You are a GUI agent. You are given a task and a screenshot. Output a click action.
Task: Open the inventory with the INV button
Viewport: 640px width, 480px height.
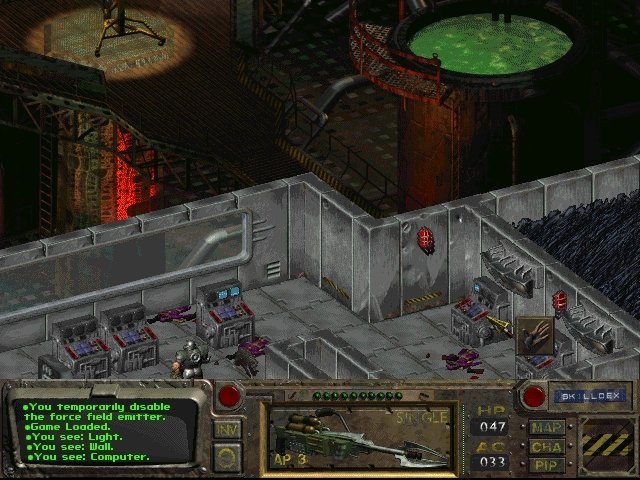(x=226, y=429)
